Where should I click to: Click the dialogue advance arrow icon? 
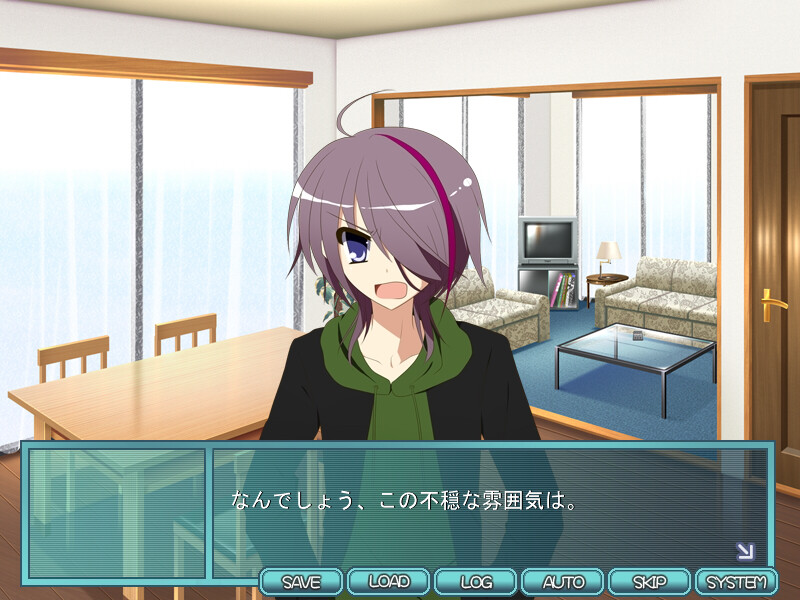[x=745, y=551]
